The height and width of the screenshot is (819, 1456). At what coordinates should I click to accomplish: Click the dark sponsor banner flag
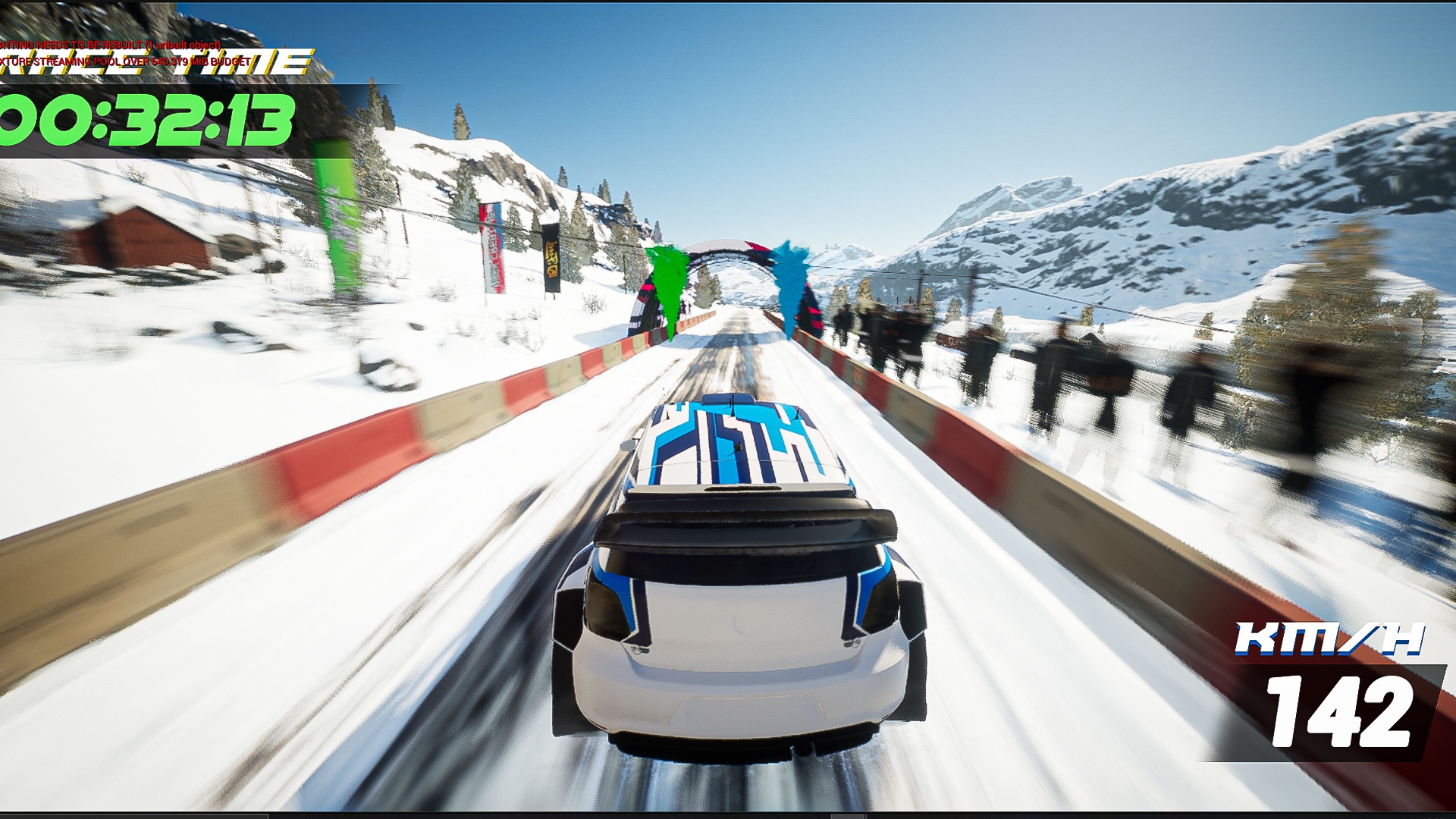point(550,258)
